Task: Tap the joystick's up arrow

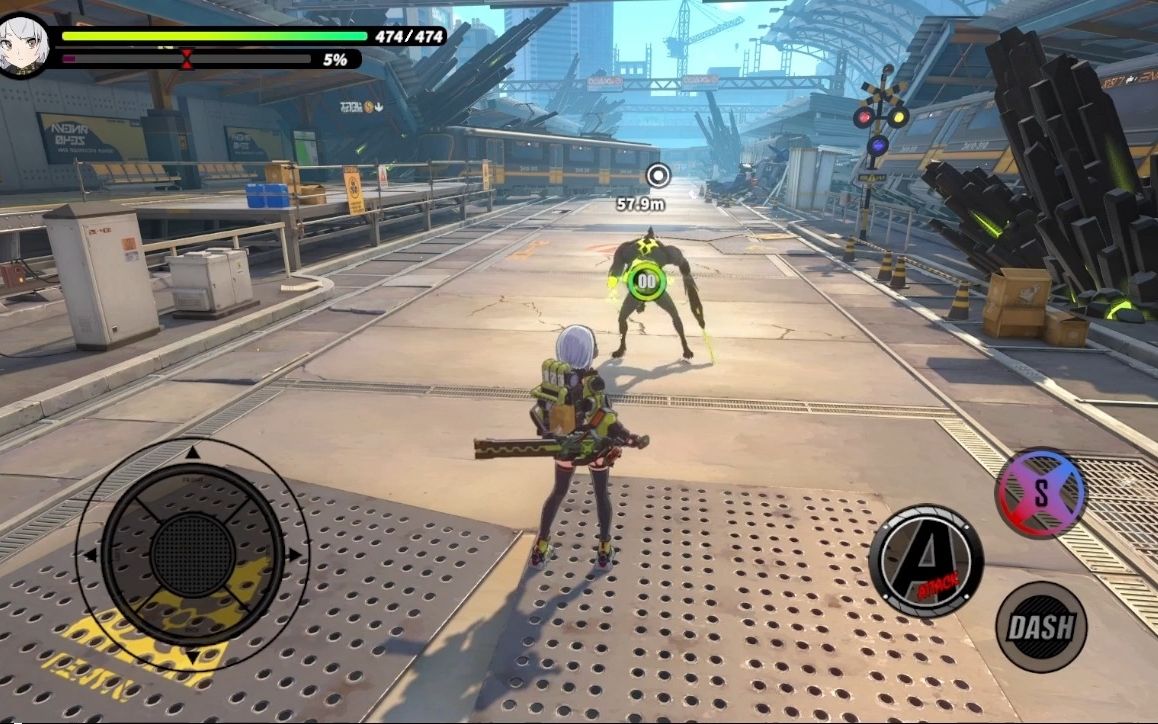Action: point(193,453)
